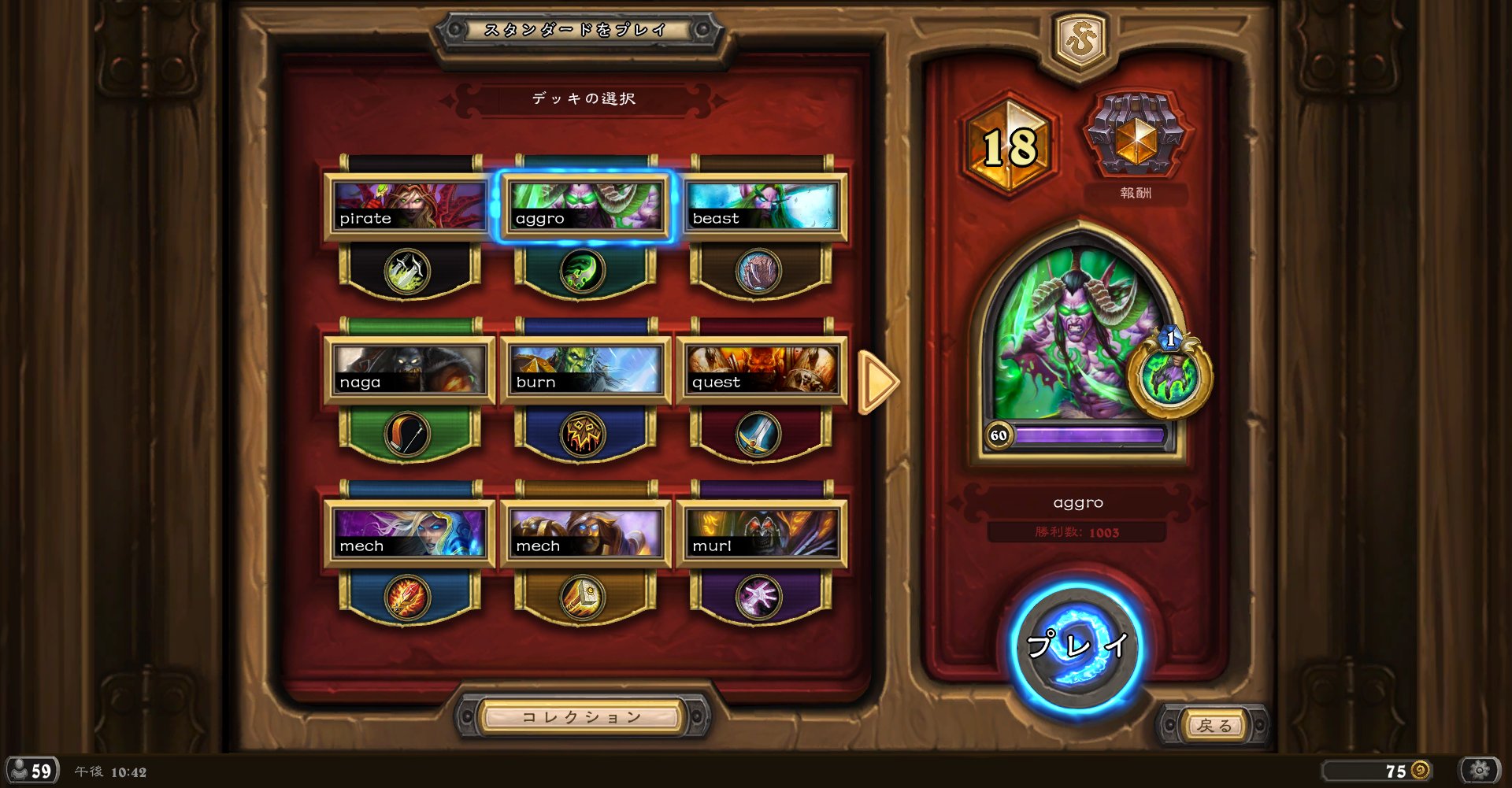
Task: Select the quest deck
Action: [761, 370]
